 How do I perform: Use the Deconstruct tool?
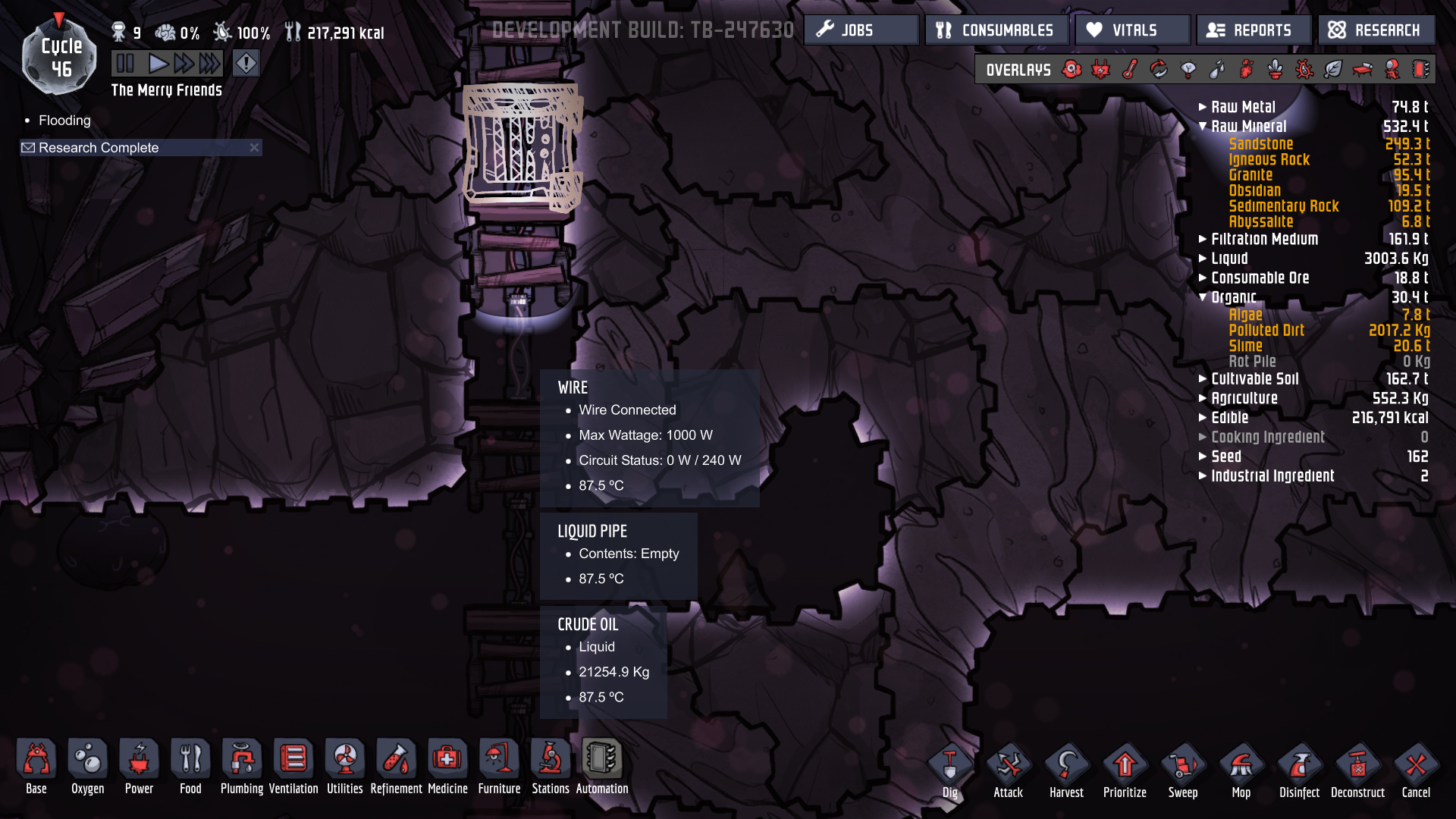1358,762
